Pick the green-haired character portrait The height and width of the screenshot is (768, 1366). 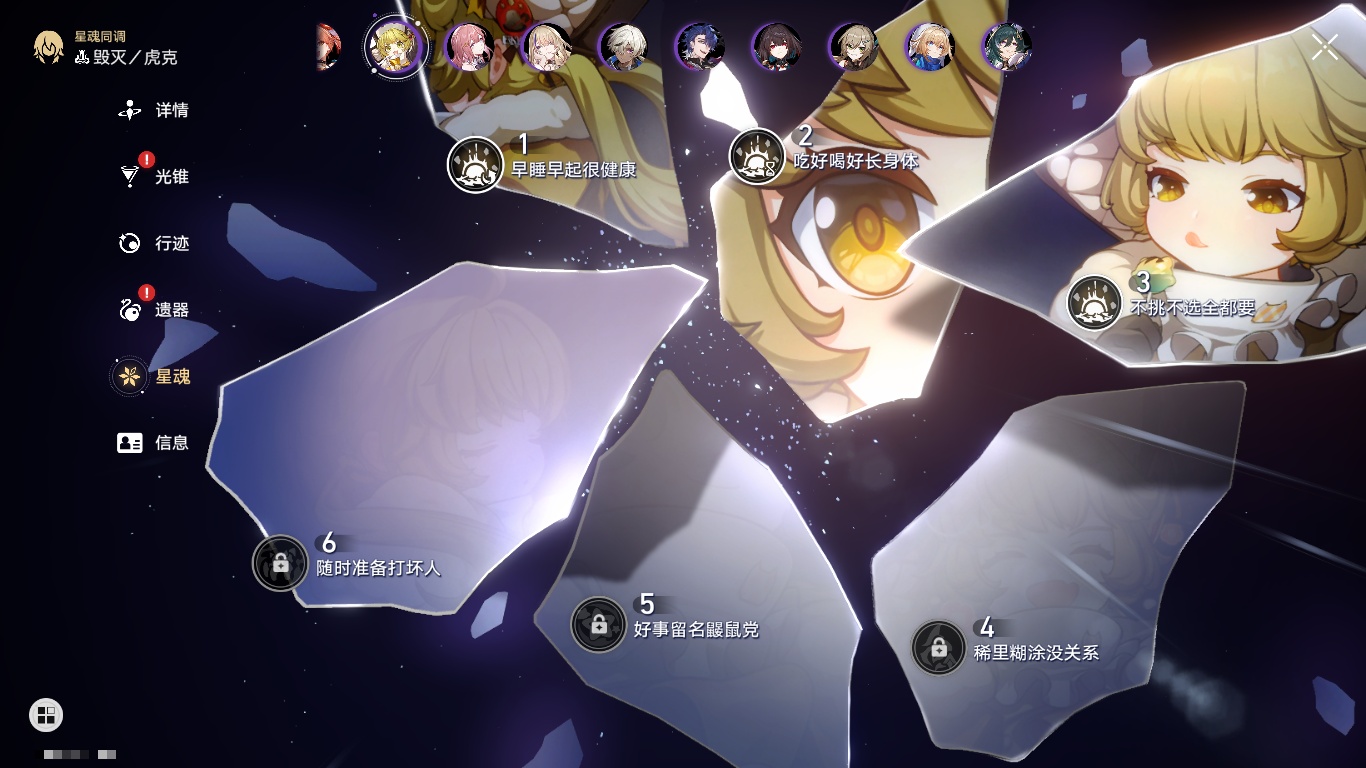pos(1006,47)
